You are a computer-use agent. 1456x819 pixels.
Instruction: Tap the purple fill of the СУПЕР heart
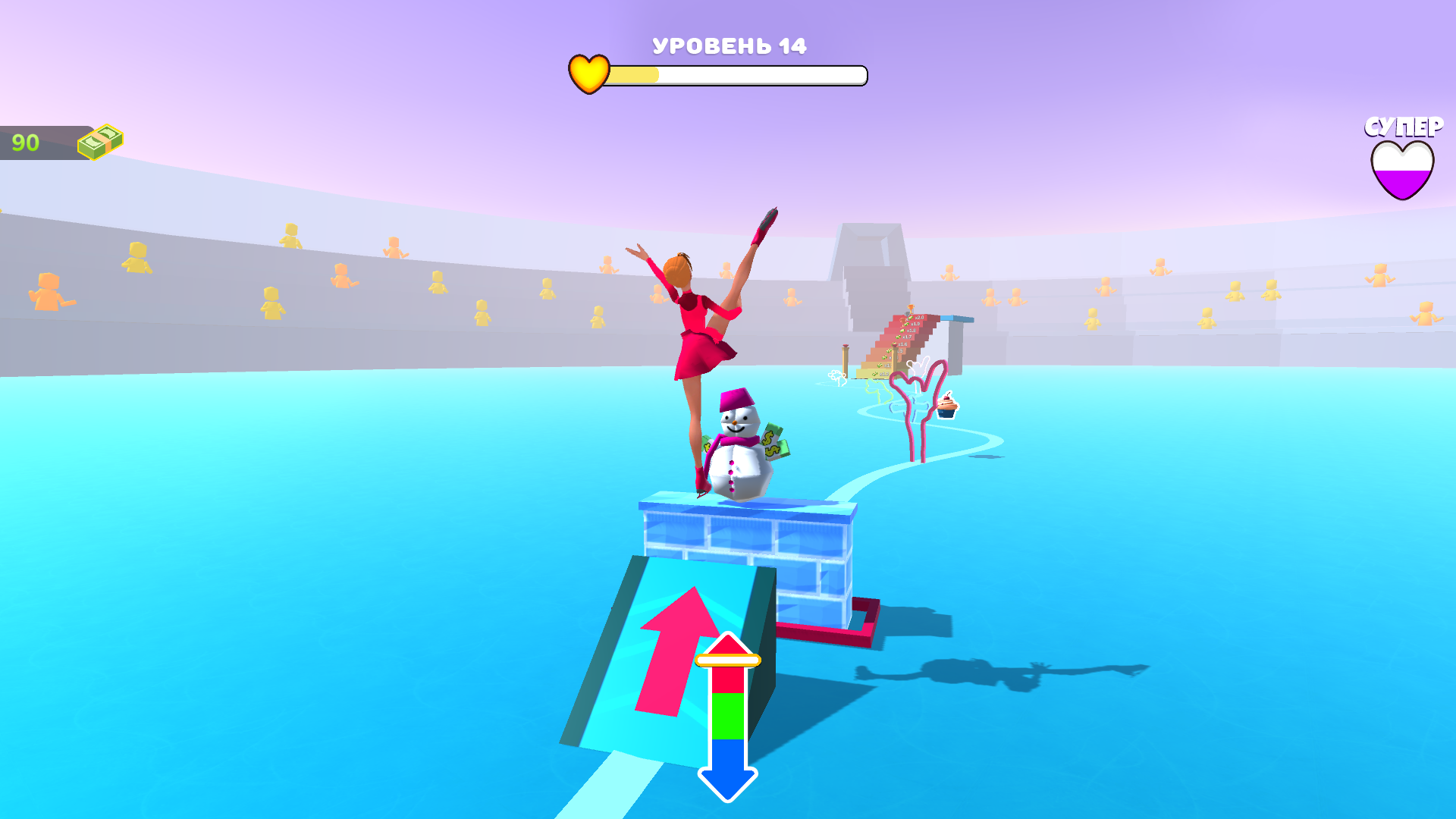tap(1402, 182)
